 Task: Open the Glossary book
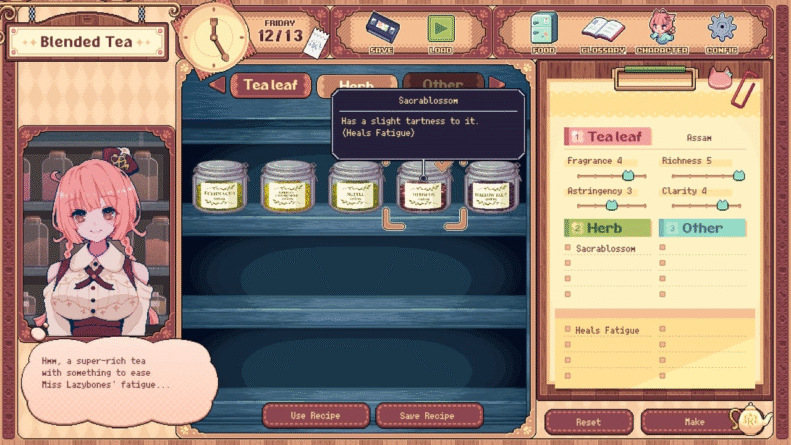click(603, 31)
